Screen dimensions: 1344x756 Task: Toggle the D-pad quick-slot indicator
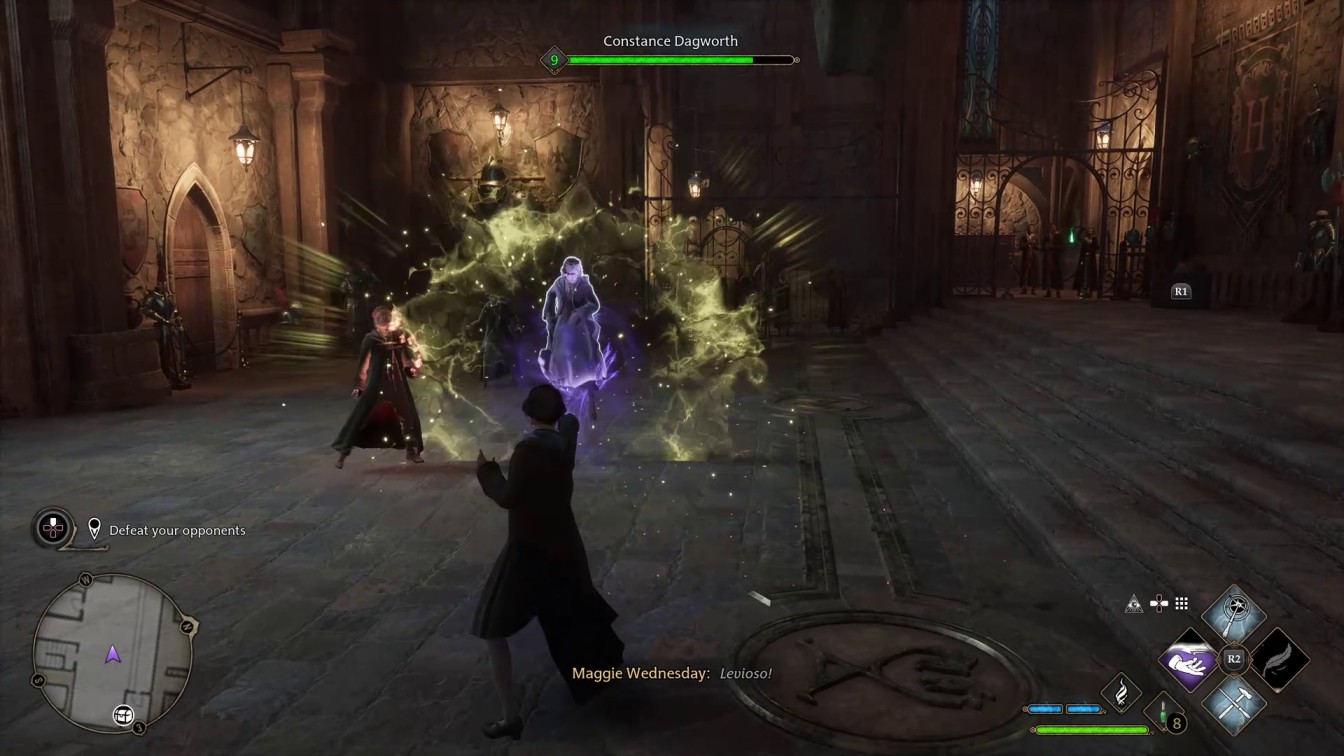[1157, 603]
